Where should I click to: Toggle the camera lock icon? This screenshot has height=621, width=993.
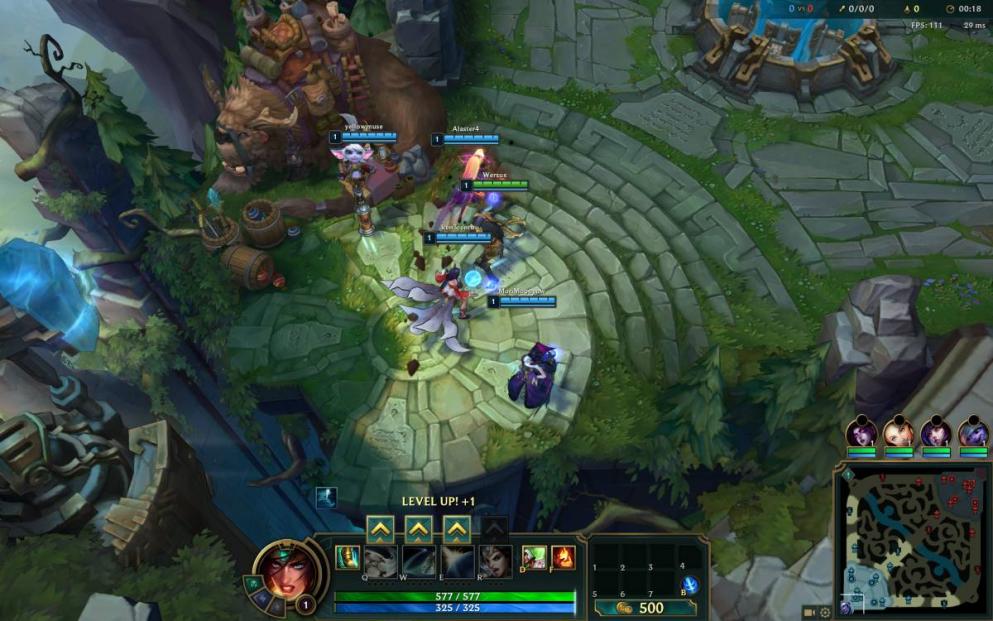click(809, 612)
